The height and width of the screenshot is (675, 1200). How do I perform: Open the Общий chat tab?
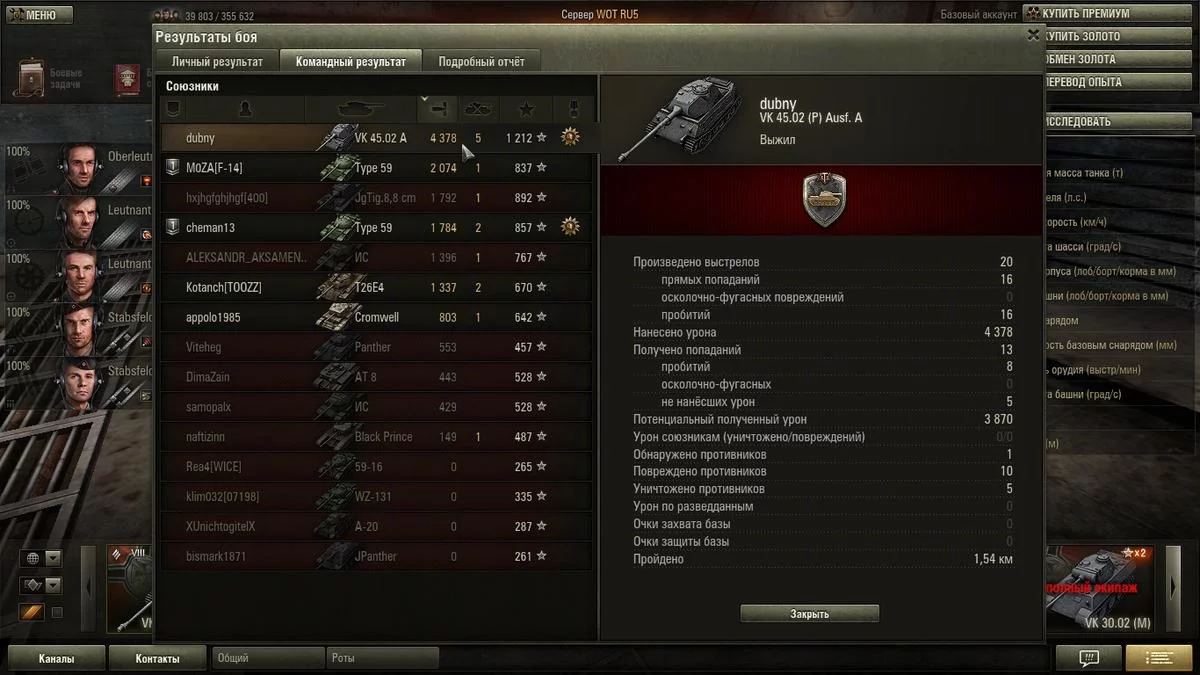pos(268,659)
